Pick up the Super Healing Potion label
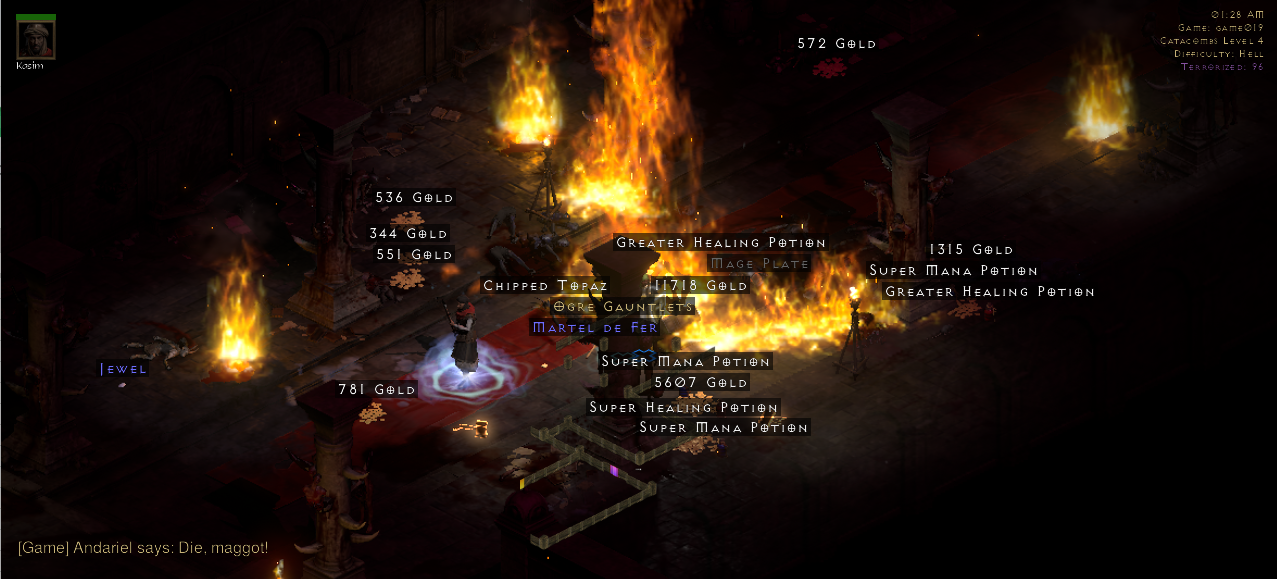Image resolution: width=1277 pixels, height=579 pixels. click(x=684, y=408)
